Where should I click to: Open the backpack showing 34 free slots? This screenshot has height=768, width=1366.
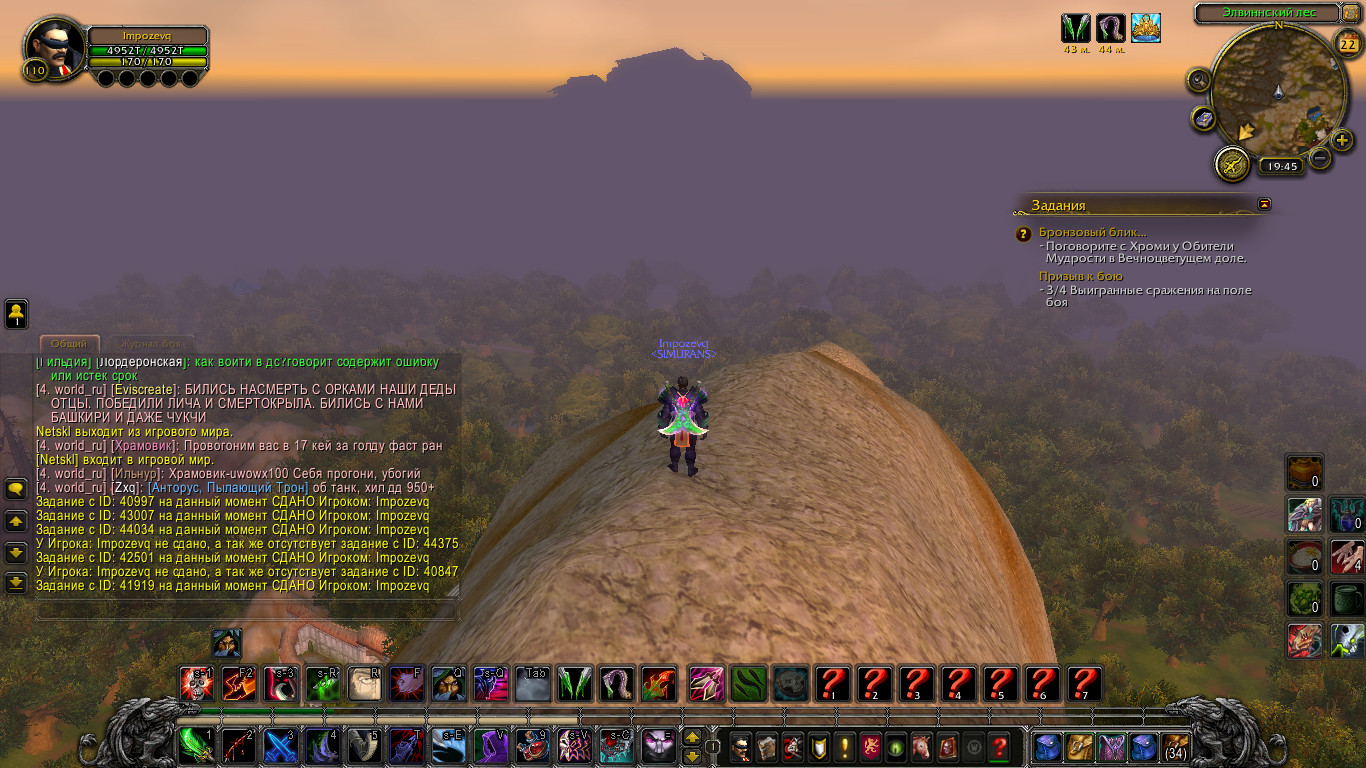point(1175,747)
